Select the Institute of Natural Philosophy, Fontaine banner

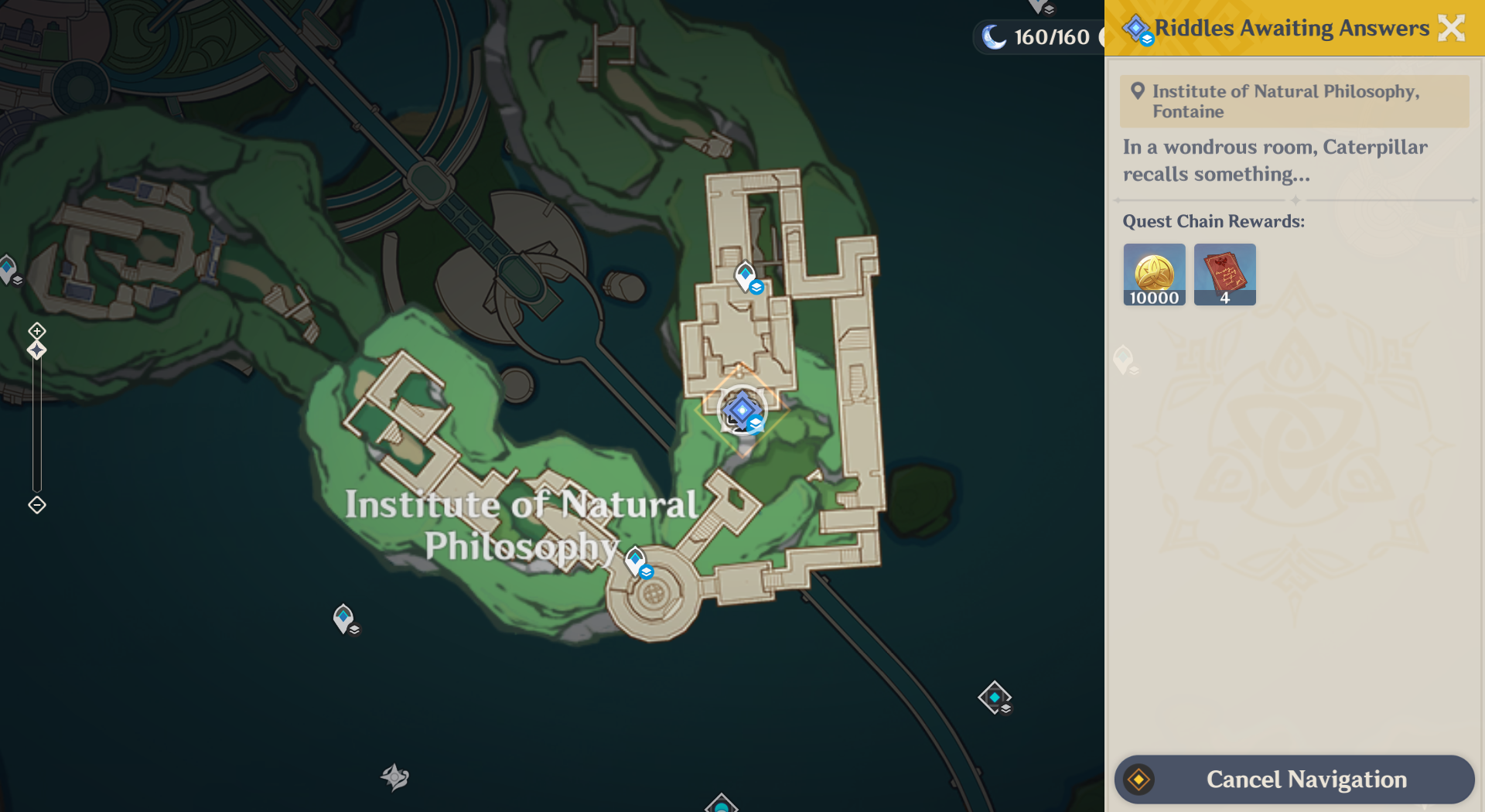click(x=1293, y=101)
